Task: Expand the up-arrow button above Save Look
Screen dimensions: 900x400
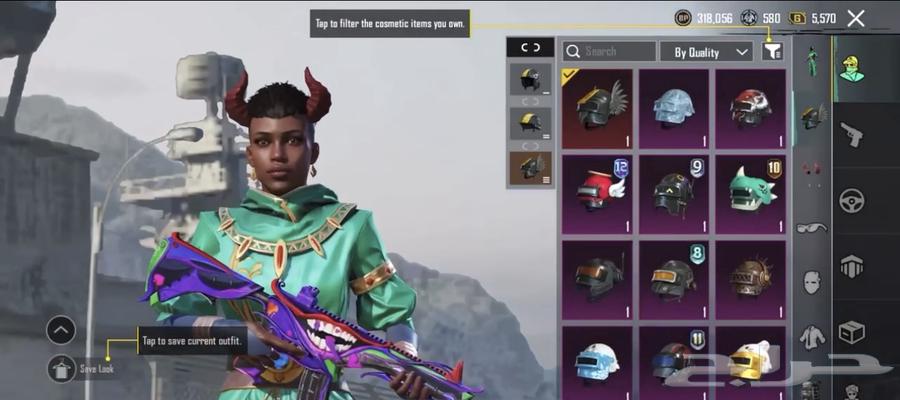Action: click(x=61, y=329)
